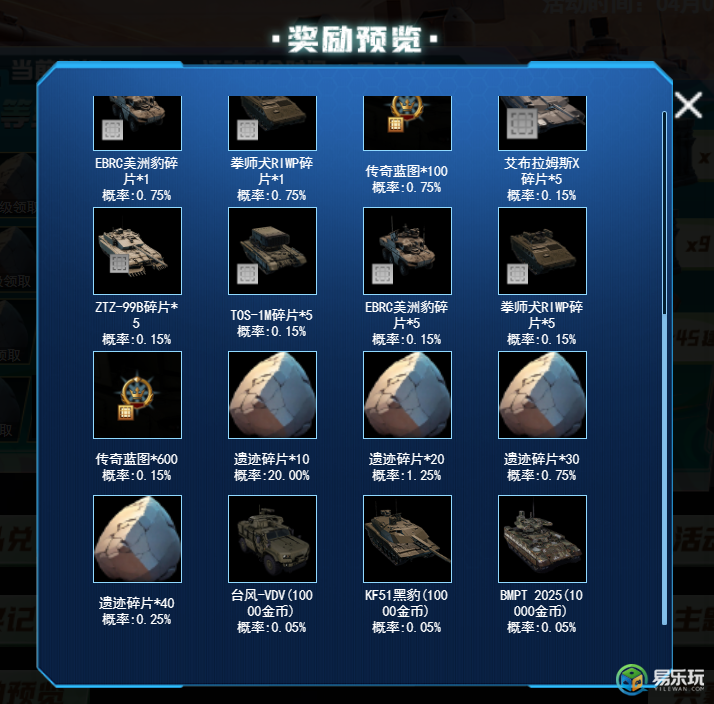The height and width of the screenshot is (704, 714).
Task: Select the 拳师犬RIWP fragment x1 reward
Action: (272, 123)
